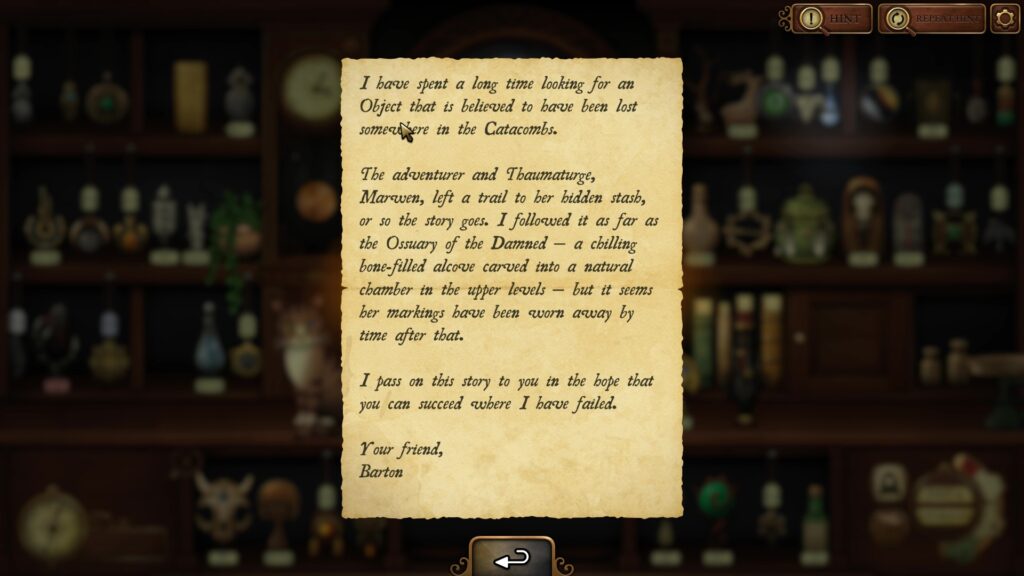Open the gear settings menu
The height and width of the screenshot is (576, 1024).
pyautogui.click(x=1005, y=18)
